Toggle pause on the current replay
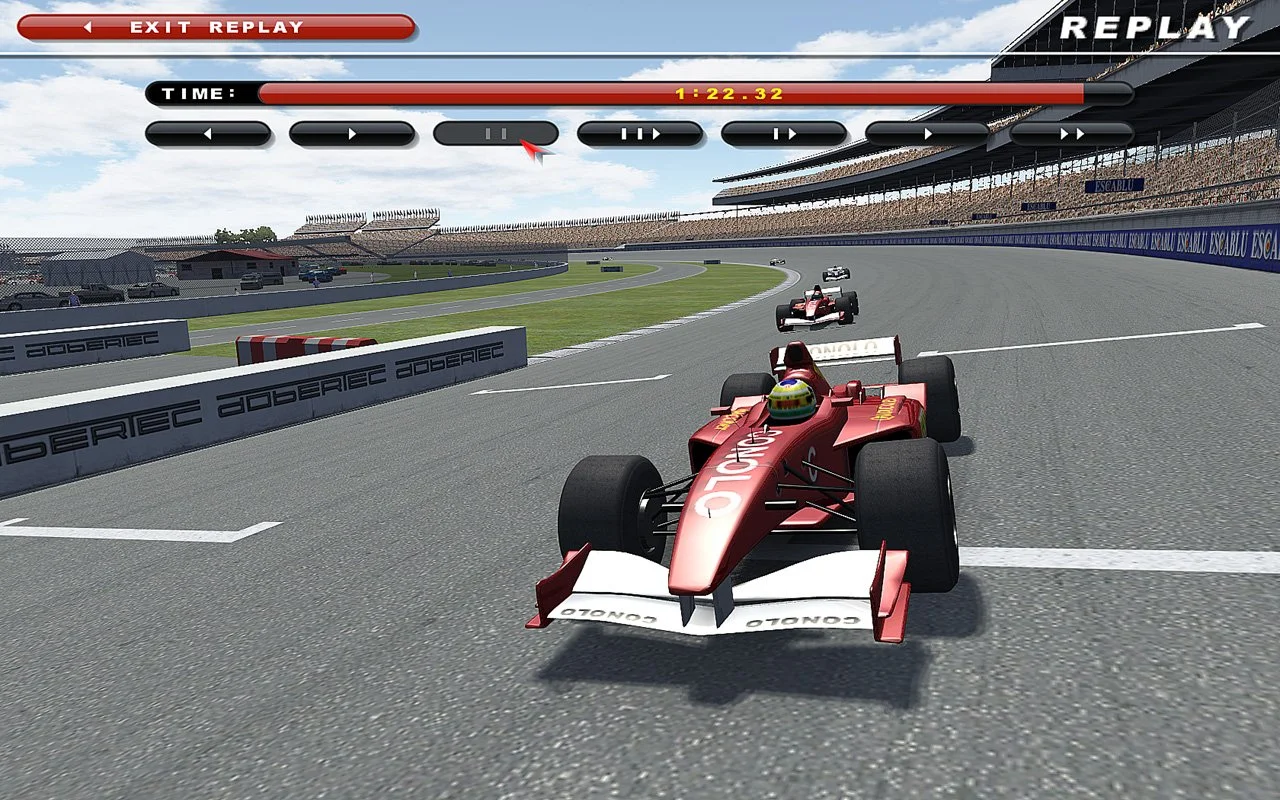 (495, 133)
